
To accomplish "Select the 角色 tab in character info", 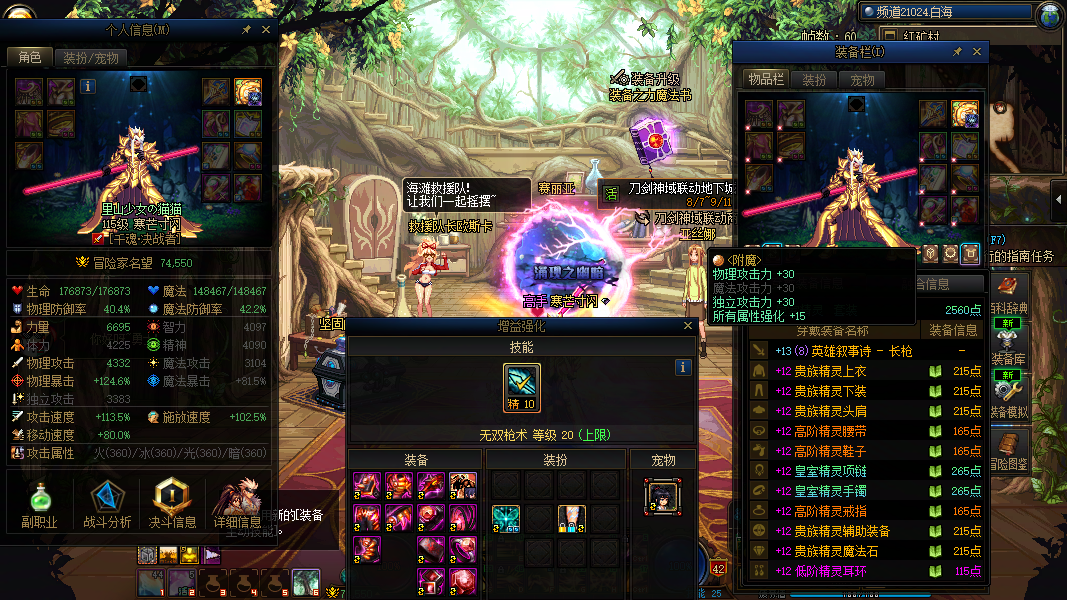I will pyautogui.click(x=29, y=58).
